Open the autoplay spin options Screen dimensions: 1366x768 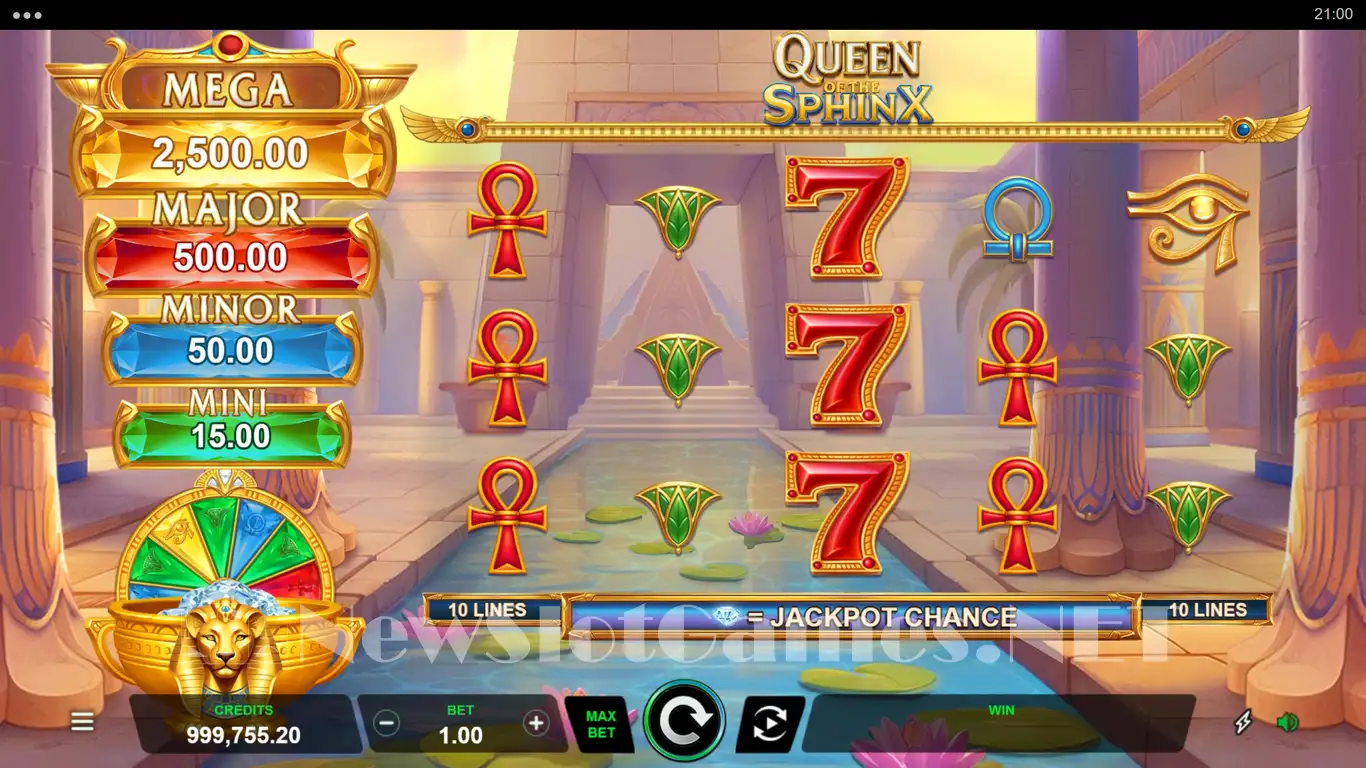tap(770, 724)
